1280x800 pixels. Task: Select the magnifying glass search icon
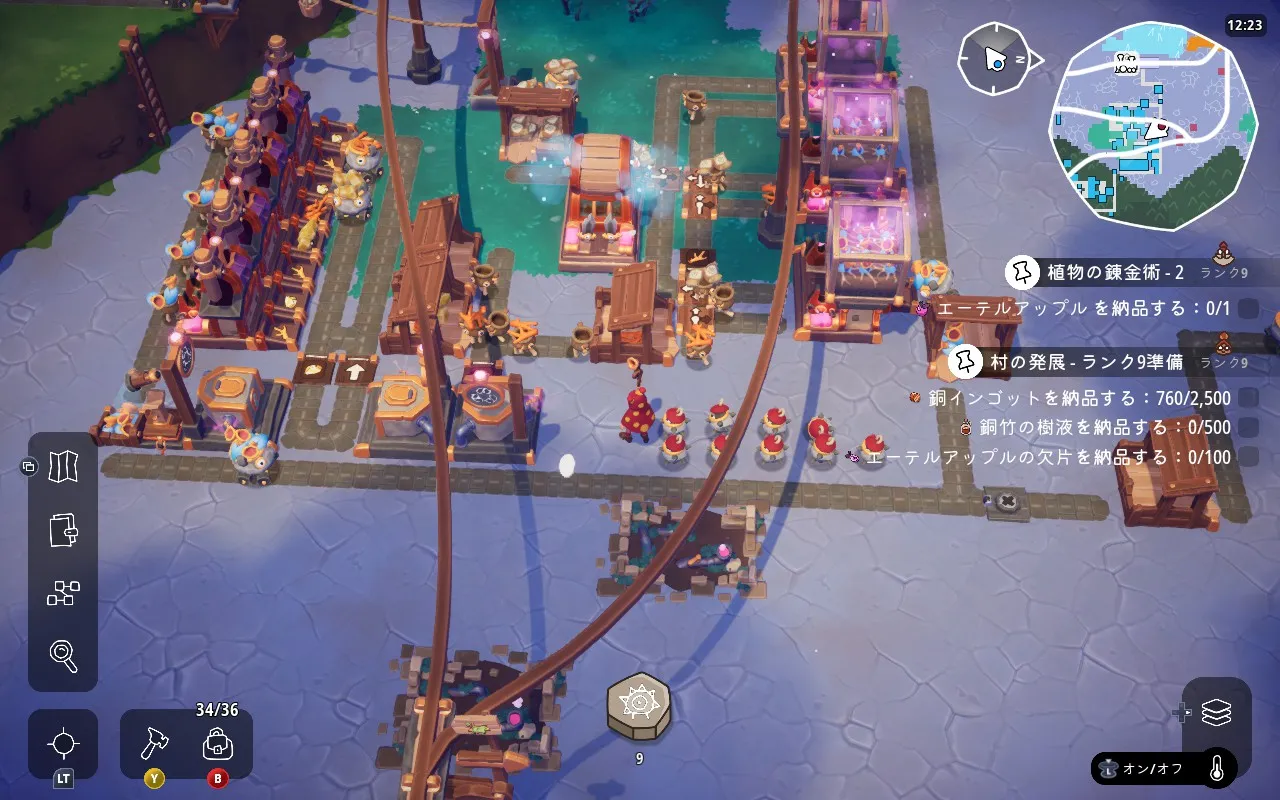coord(63,656)
